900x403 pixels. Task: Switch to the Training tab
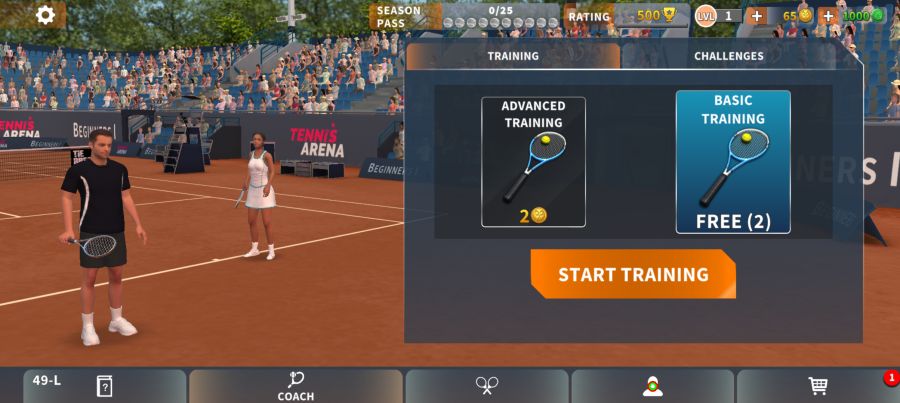pos(513,56)
